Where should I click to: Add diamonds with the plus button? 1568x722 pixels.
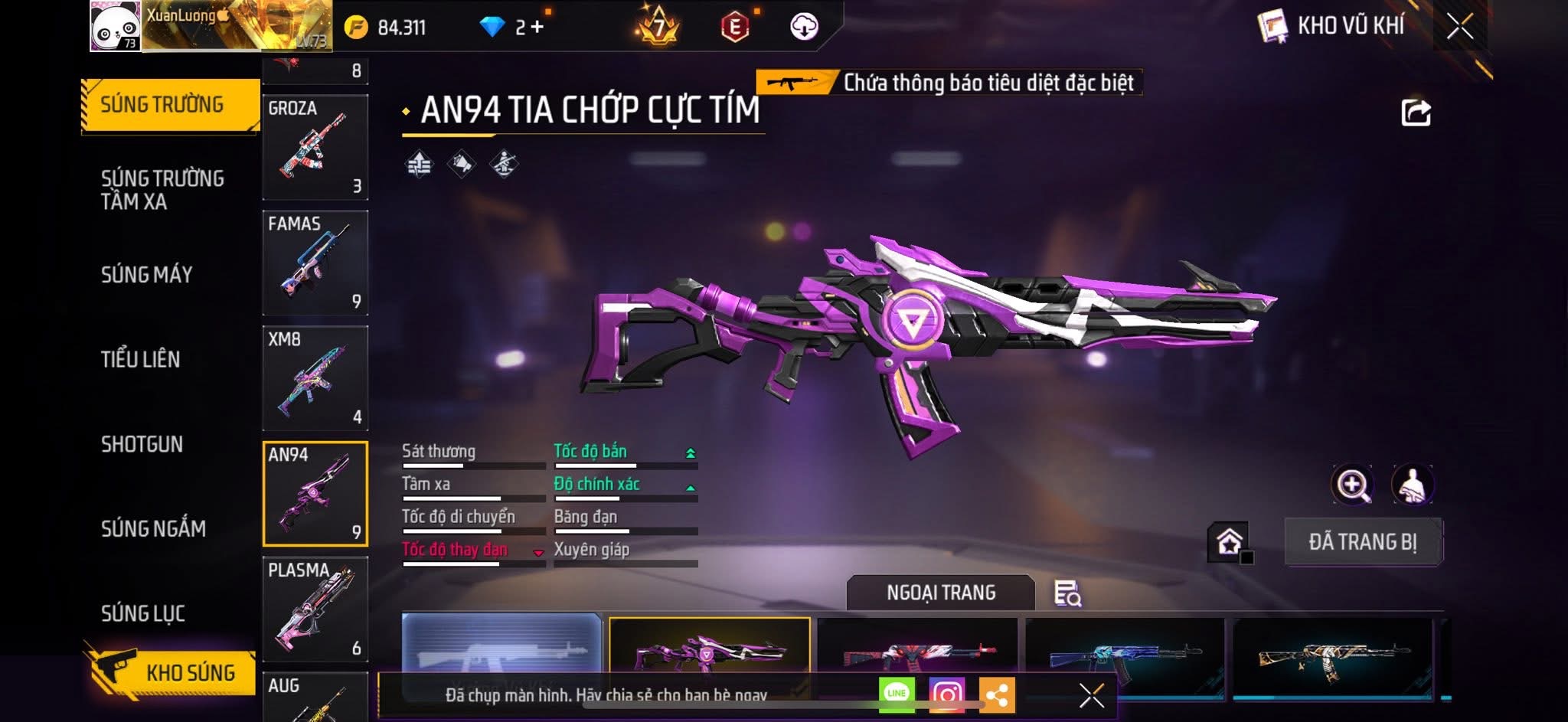[537, 27]
